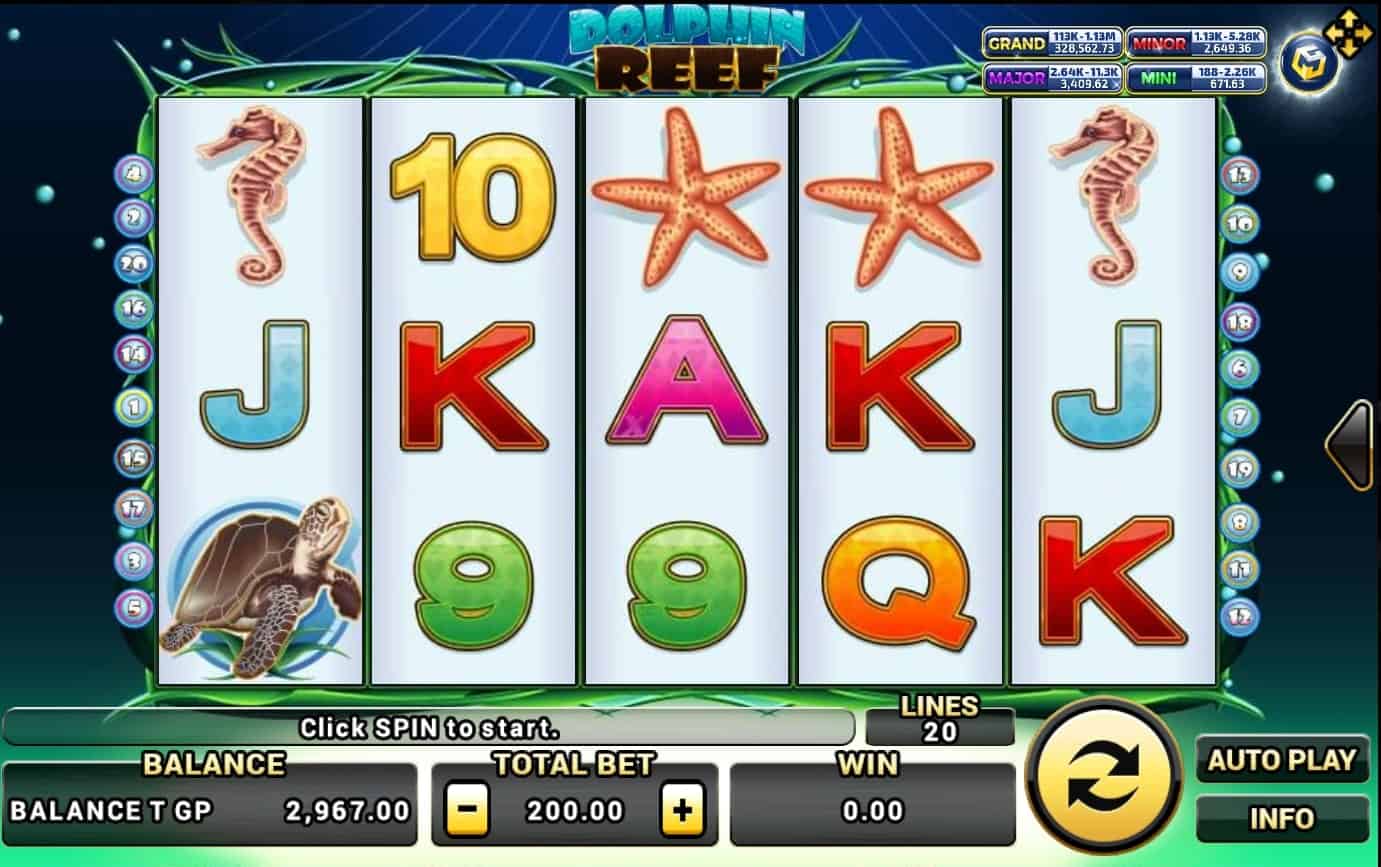
Task: Click the MINI jackpot panel
Action: point(1196,78)
